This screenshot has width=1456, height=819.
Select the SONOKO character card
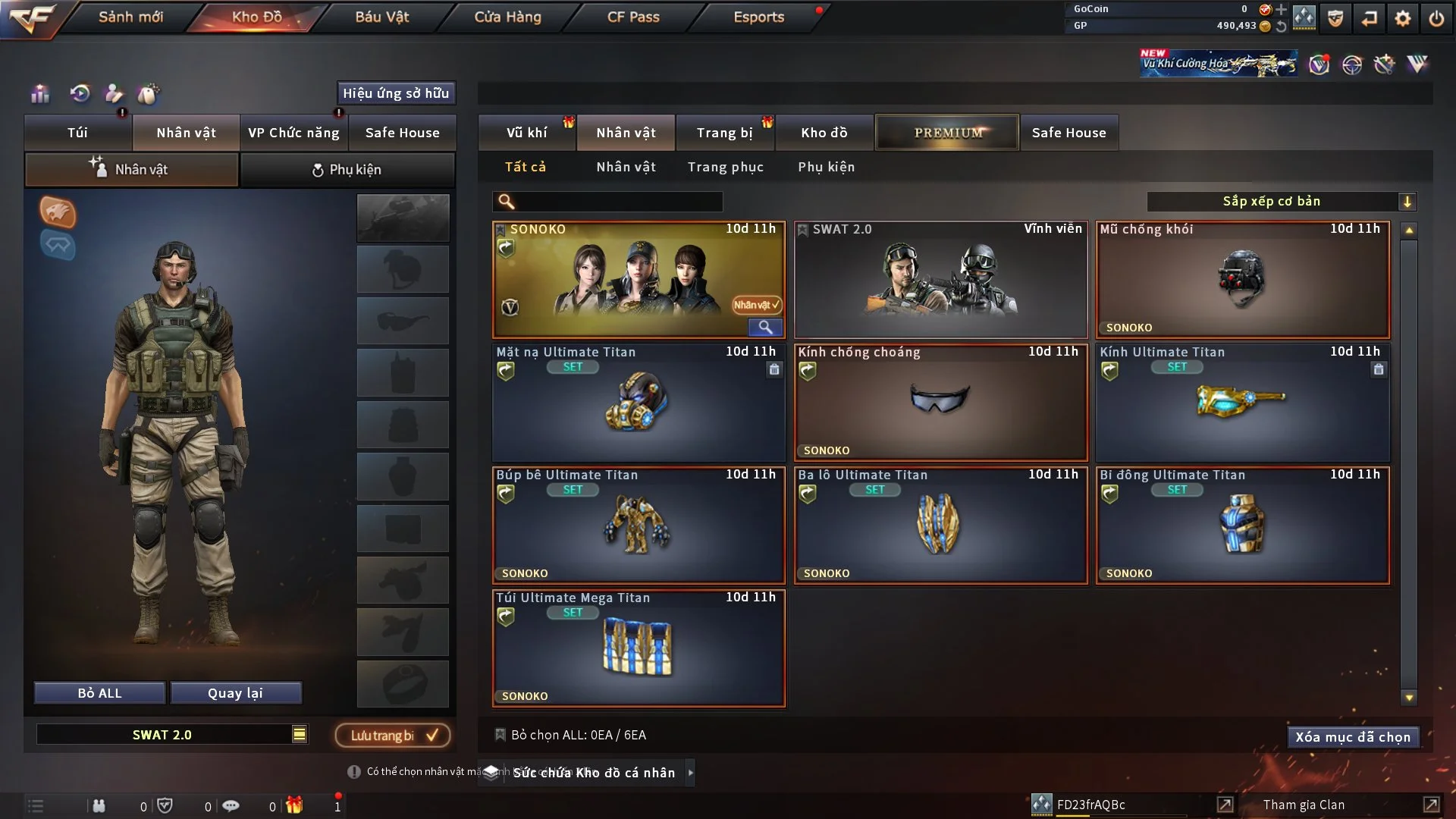point(638,281)
